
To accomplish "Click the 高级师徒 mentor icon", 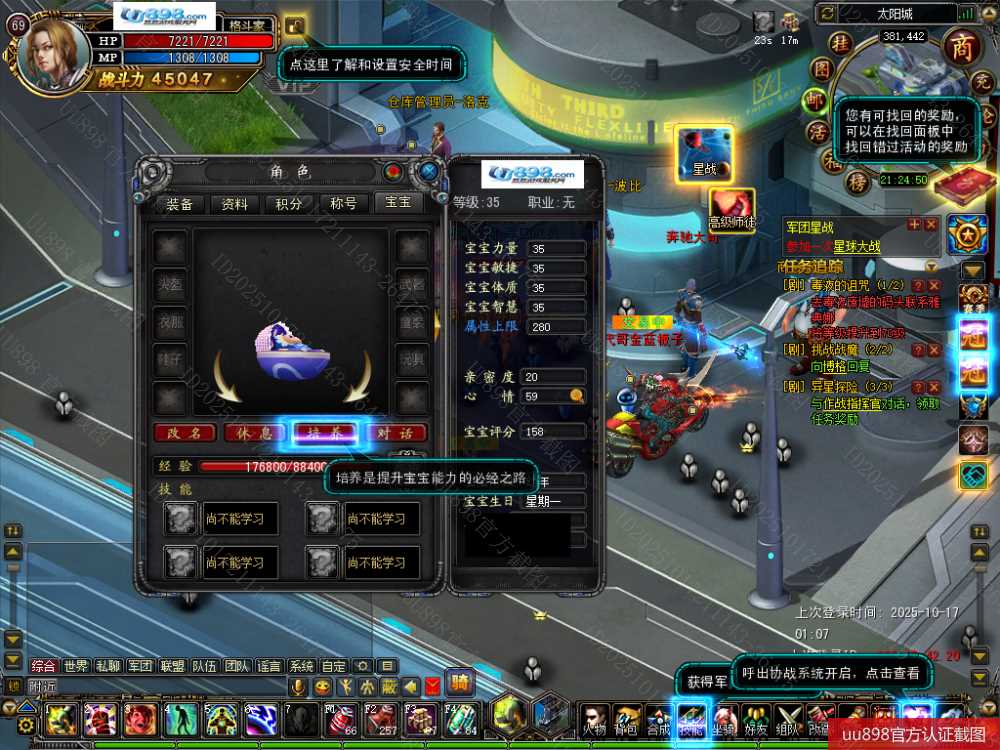I will (x=733, y=208).
